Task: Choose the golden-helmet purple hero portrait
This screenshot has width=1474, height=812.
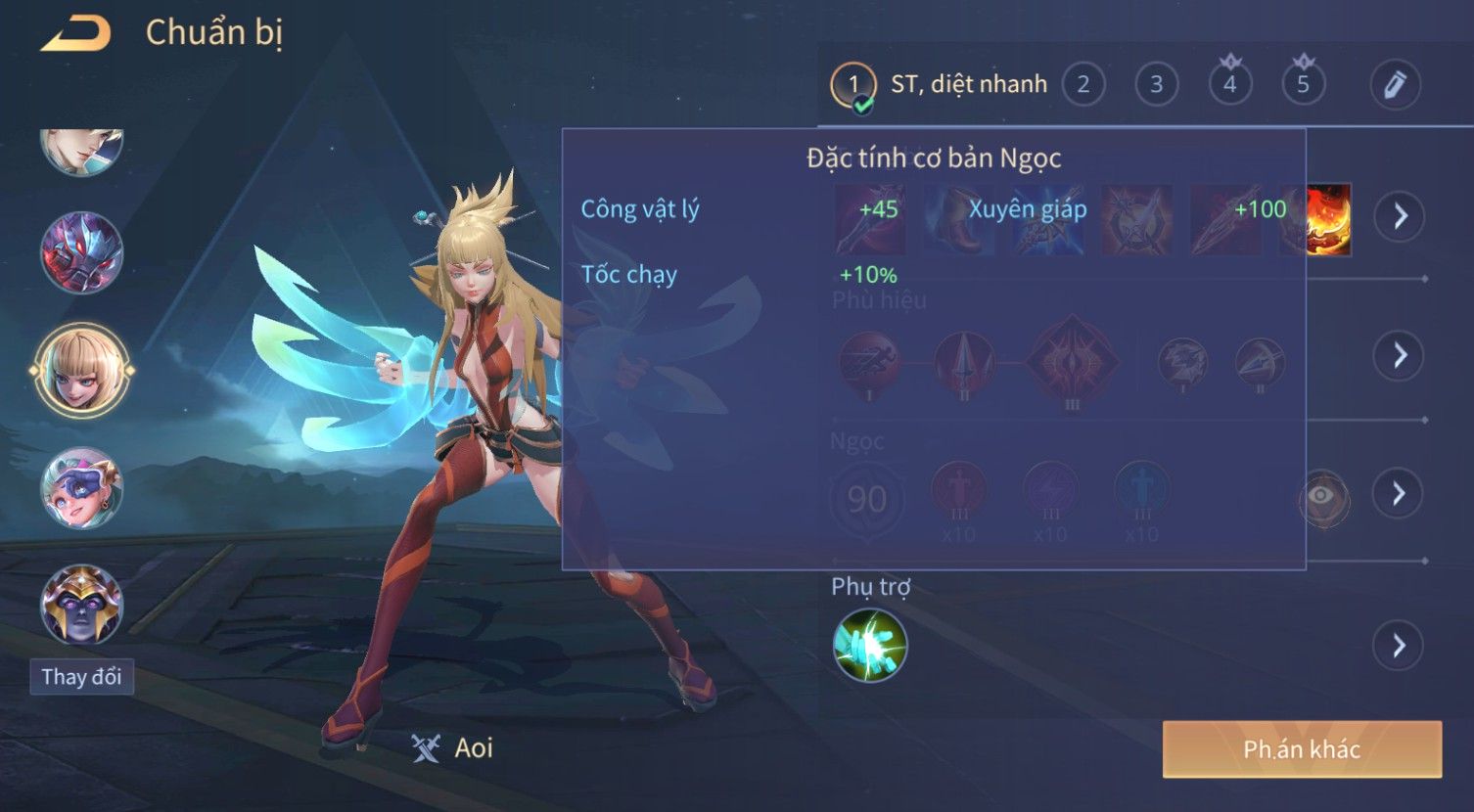Action: coord(82,603)
